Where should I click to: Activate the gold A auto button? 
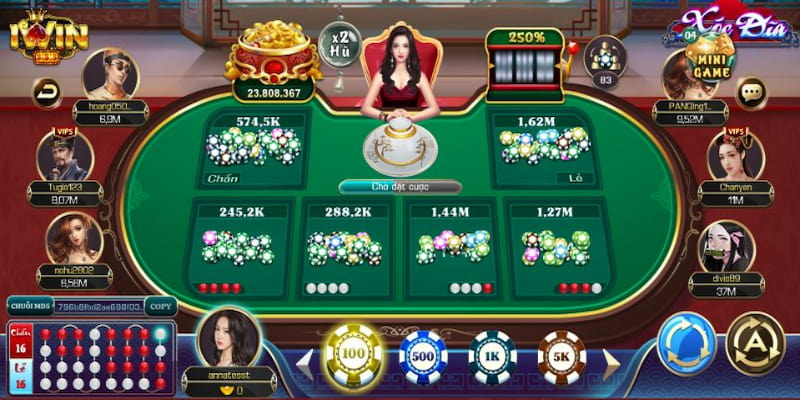pyautogui.click(x=754, y=344)
